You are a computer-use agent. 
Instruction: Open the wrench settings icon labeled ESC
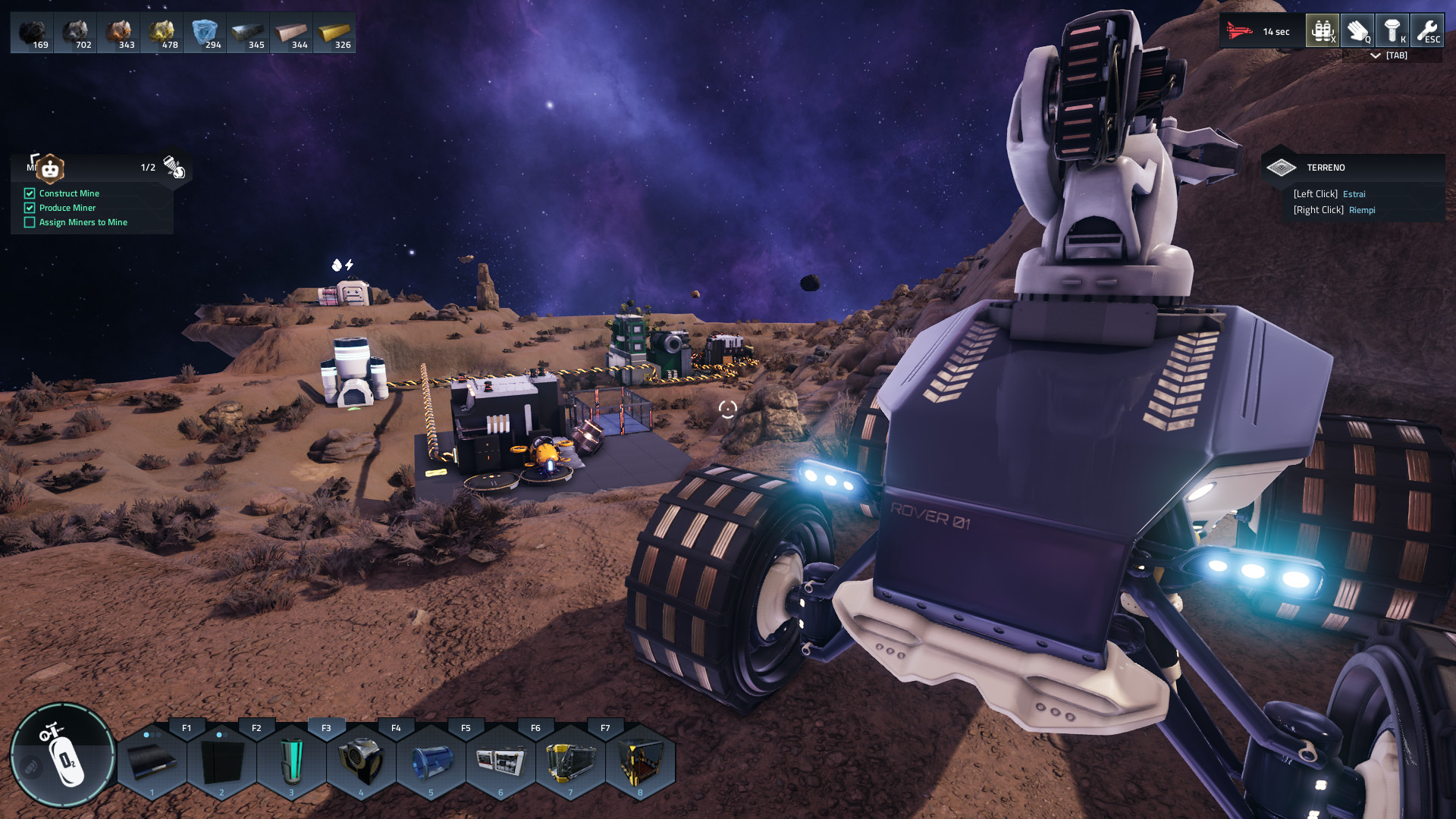pyautogui.click(x=1427, y=30)
